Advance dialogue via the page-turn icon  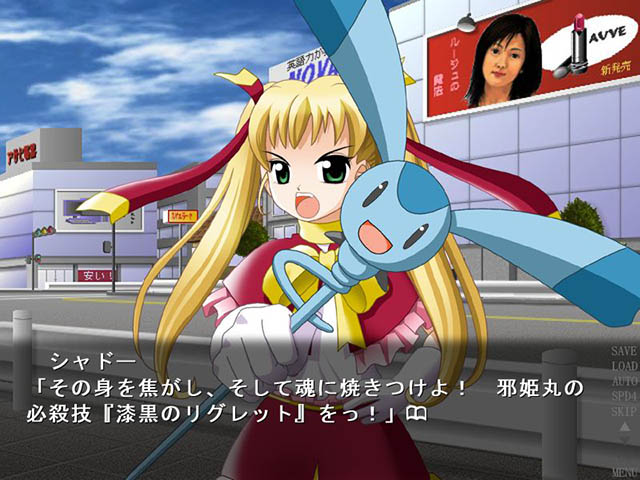[418, 412]
